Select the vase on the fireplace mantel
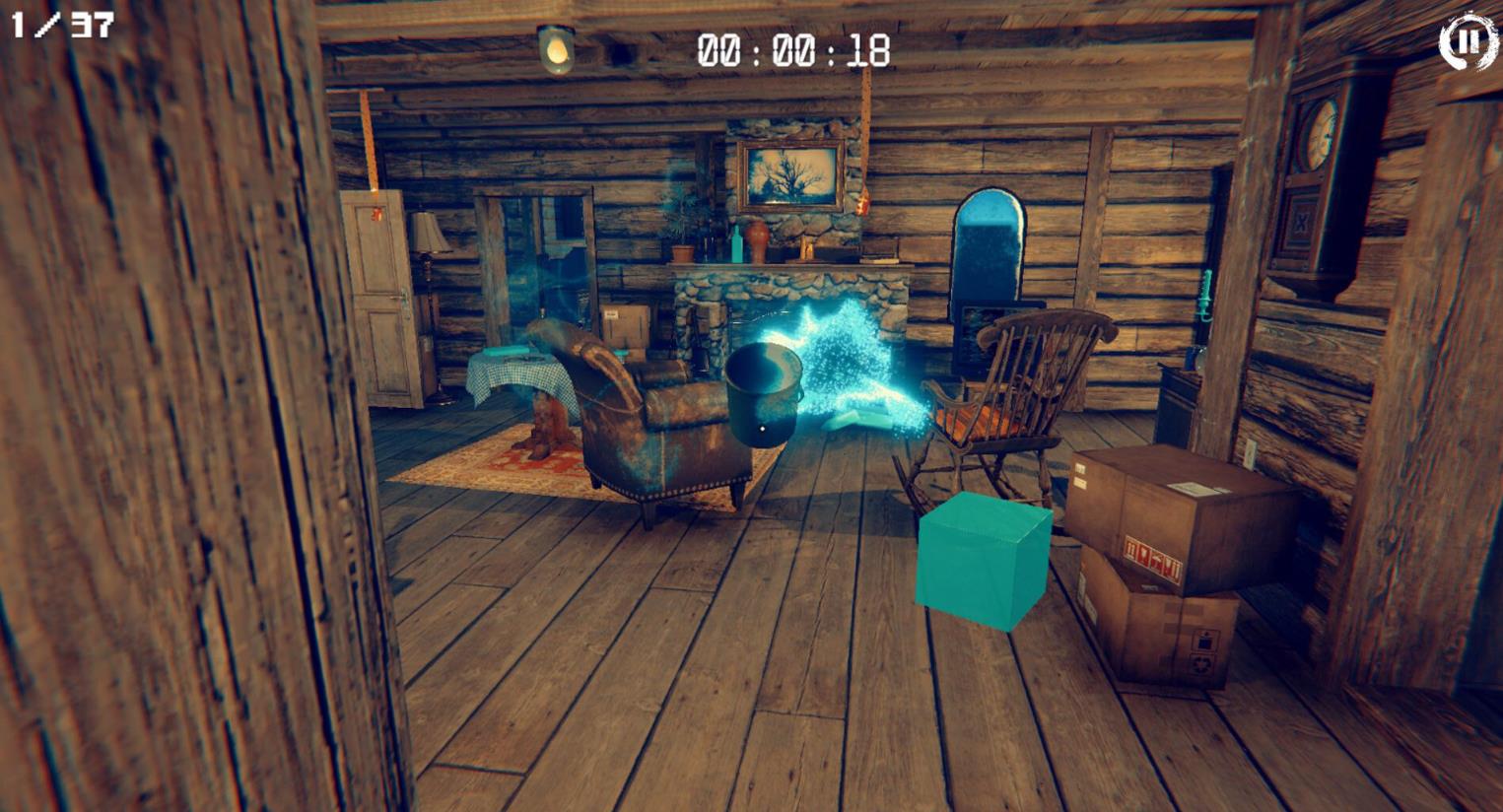The height and width of the screenshot is (812, 1503). 757,241
